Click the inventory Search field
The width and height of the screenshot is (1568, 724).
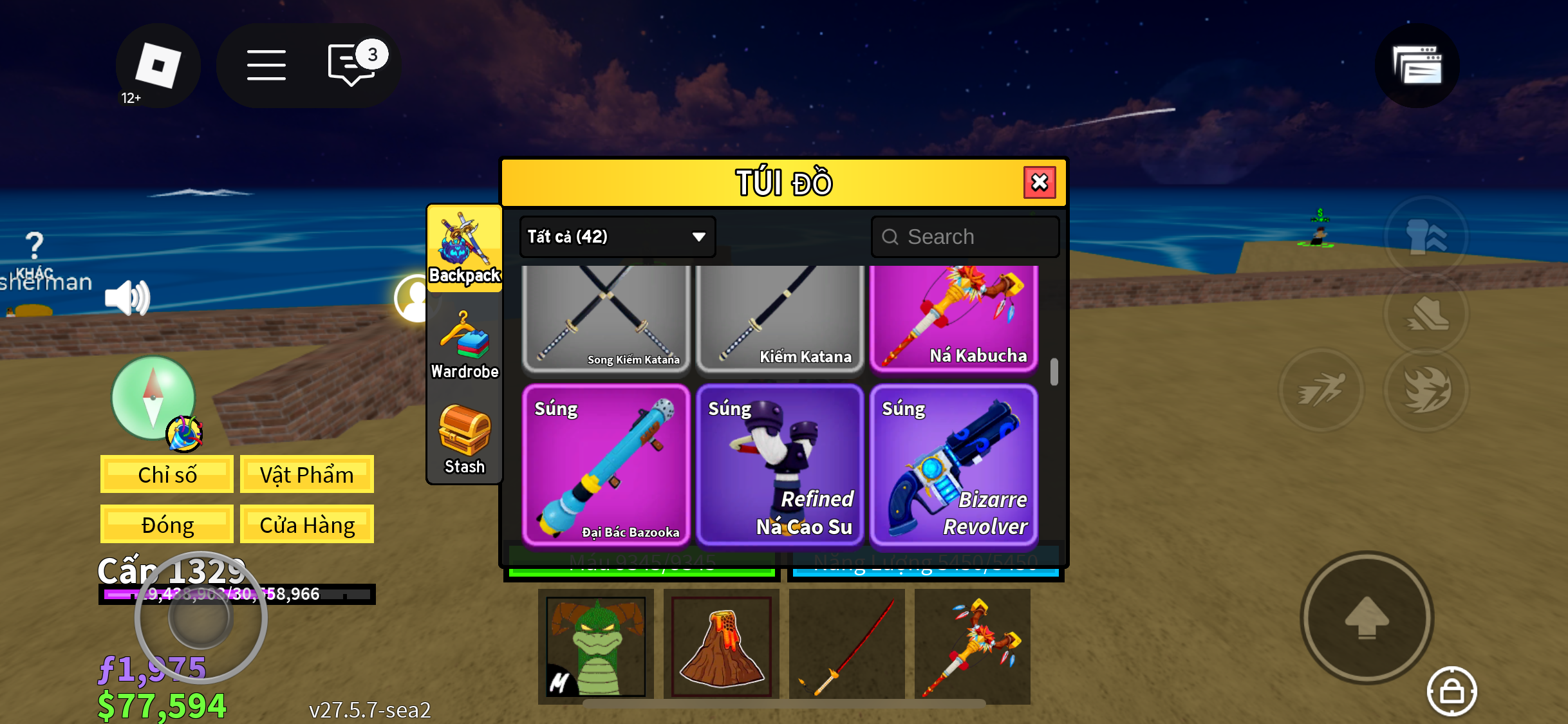tap(964, 237)
